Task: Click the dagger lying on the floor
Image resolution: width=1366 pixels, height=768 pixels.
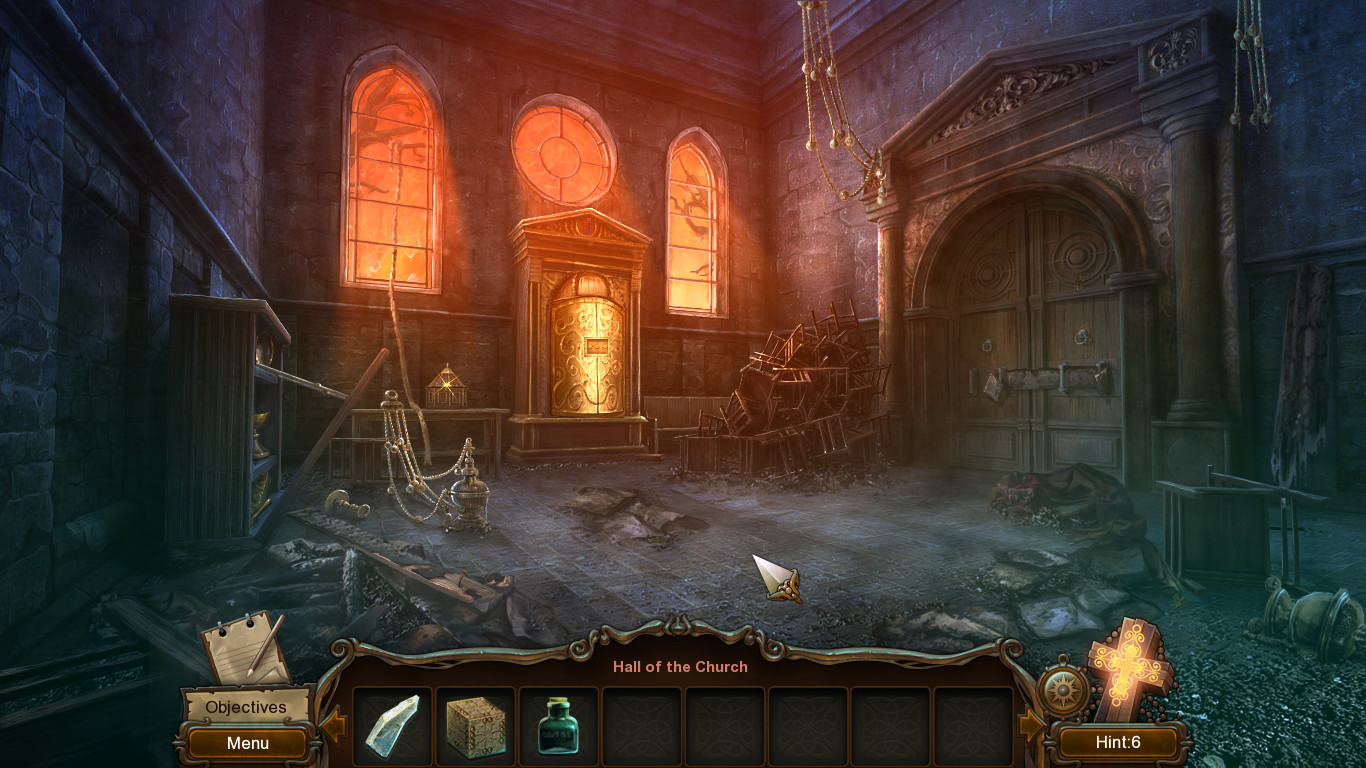Action: [783, 580]
